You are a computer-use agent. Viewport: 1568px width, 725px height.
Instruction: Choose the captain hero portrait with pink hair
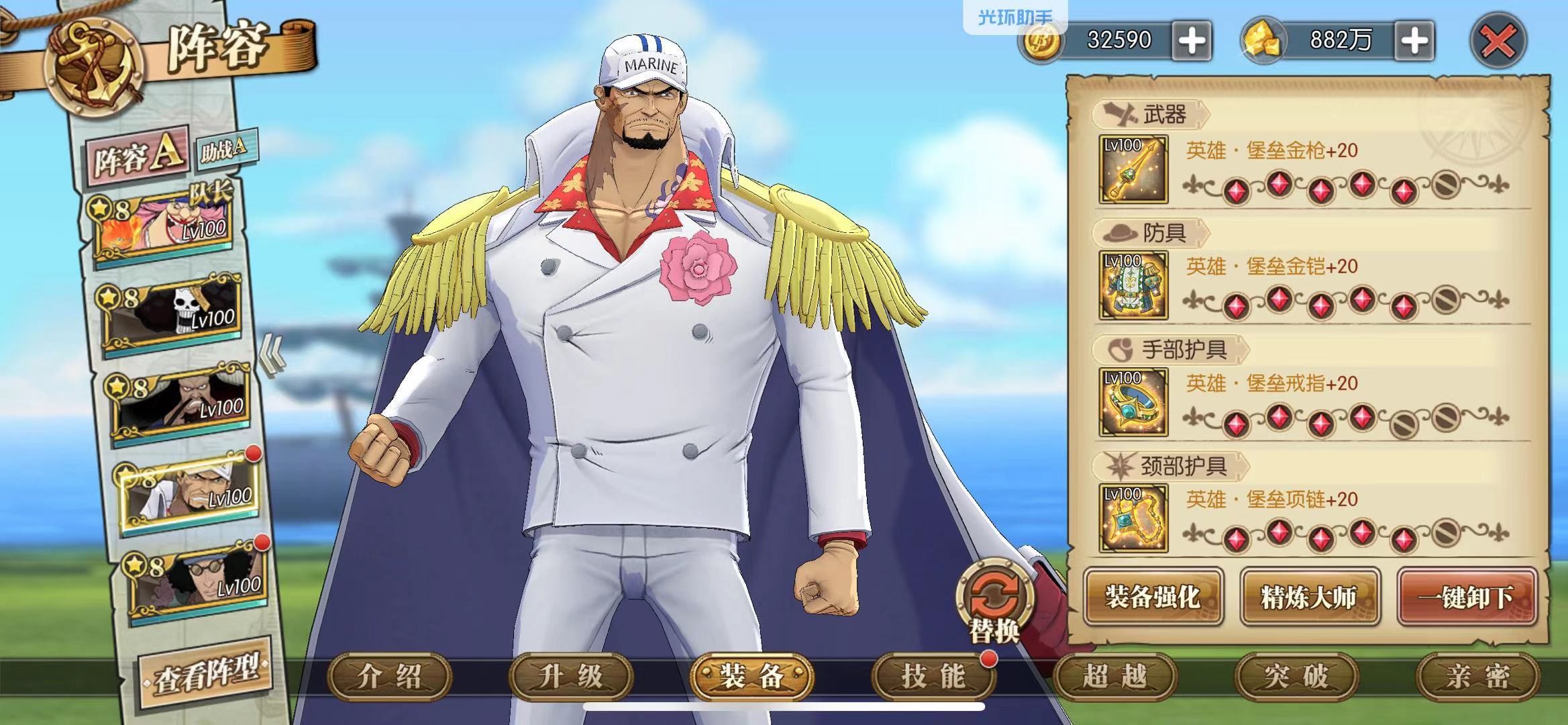click(166, 226)
